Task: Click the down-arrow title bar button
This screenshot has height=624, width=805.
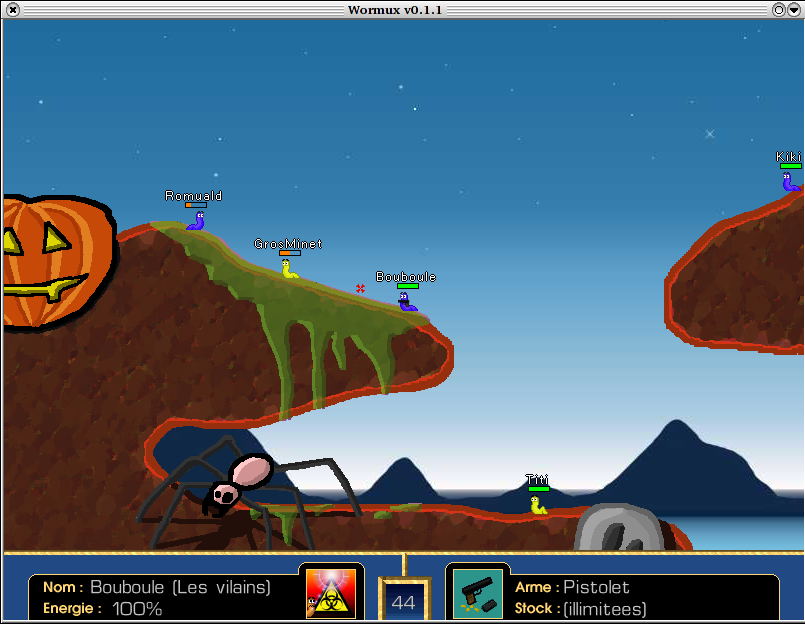Action: pos(794,9)
